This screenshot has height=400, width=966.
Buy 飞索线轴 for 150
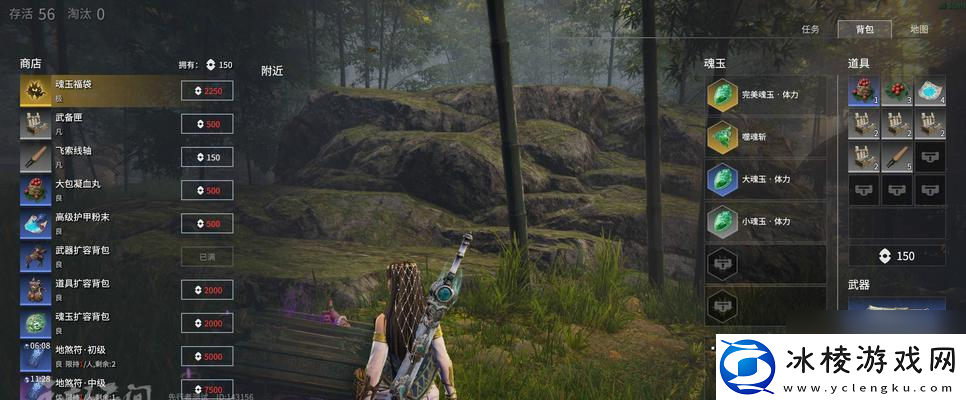point(207,157)
